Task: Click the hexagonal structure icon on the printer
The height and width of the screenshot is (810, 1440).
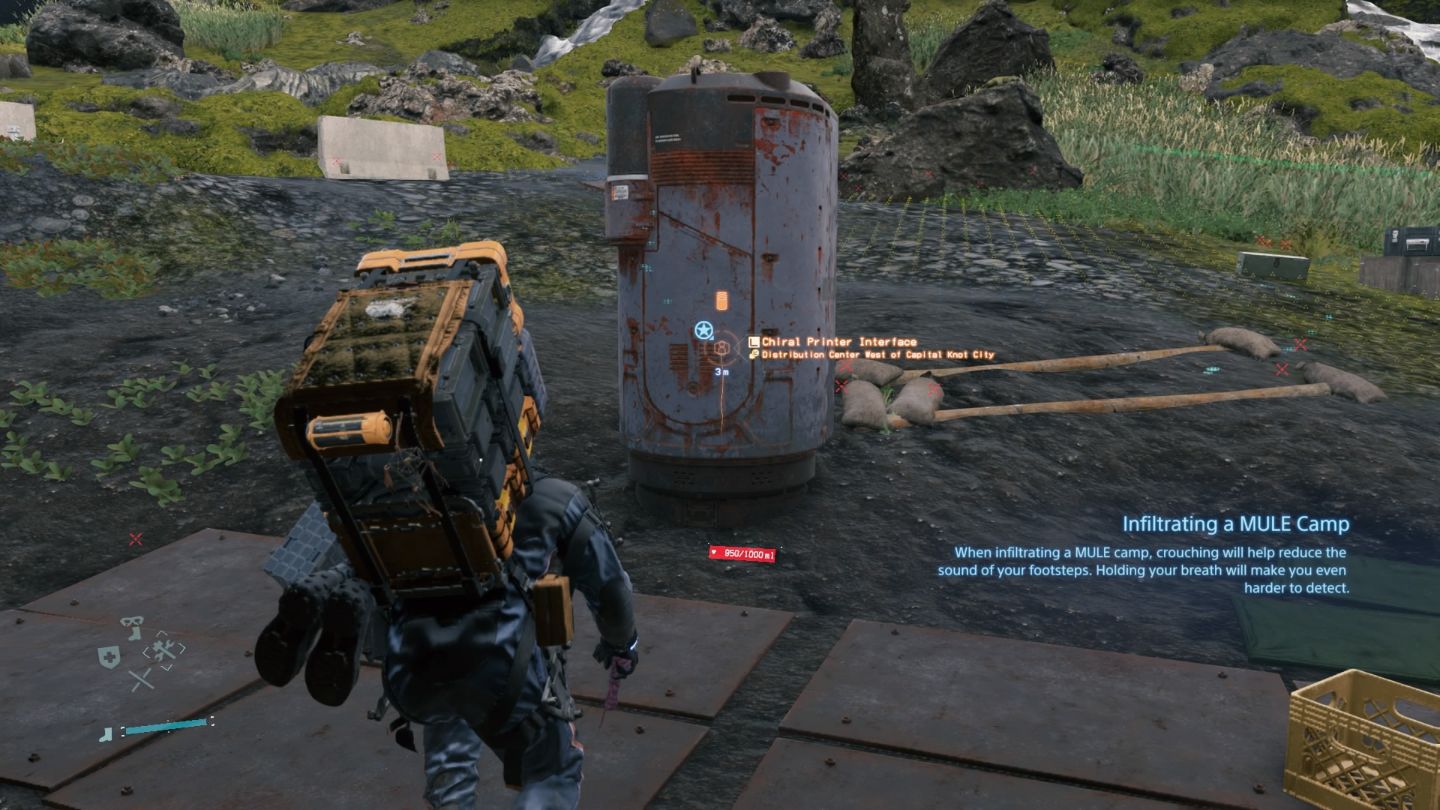Action: tap(722, 348)
